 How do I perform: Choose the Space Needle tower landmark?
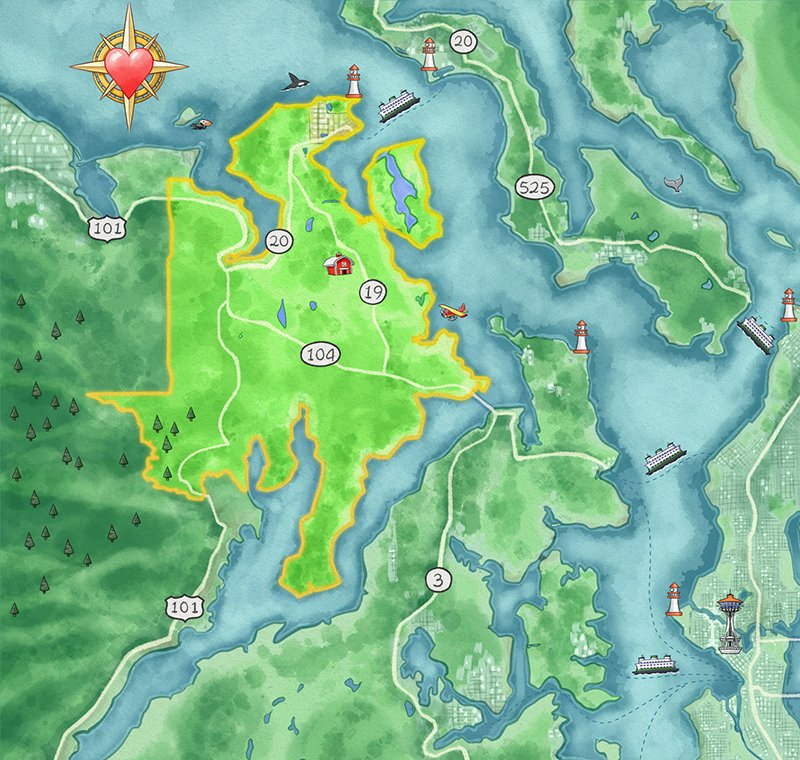[731, 622]
